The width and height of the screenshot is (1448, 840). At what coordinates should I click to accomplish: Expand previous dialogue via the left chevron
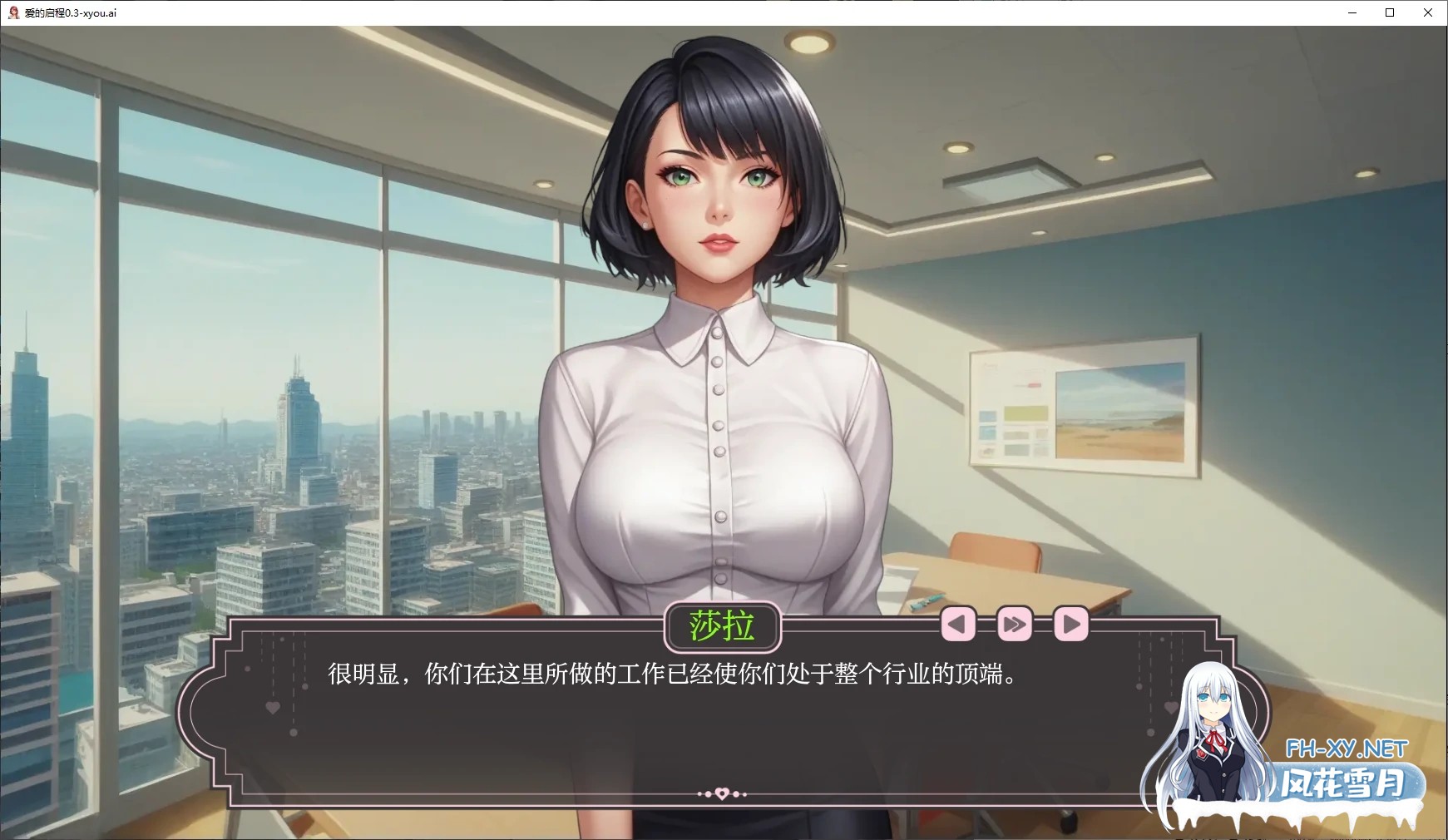pos(958,623)
